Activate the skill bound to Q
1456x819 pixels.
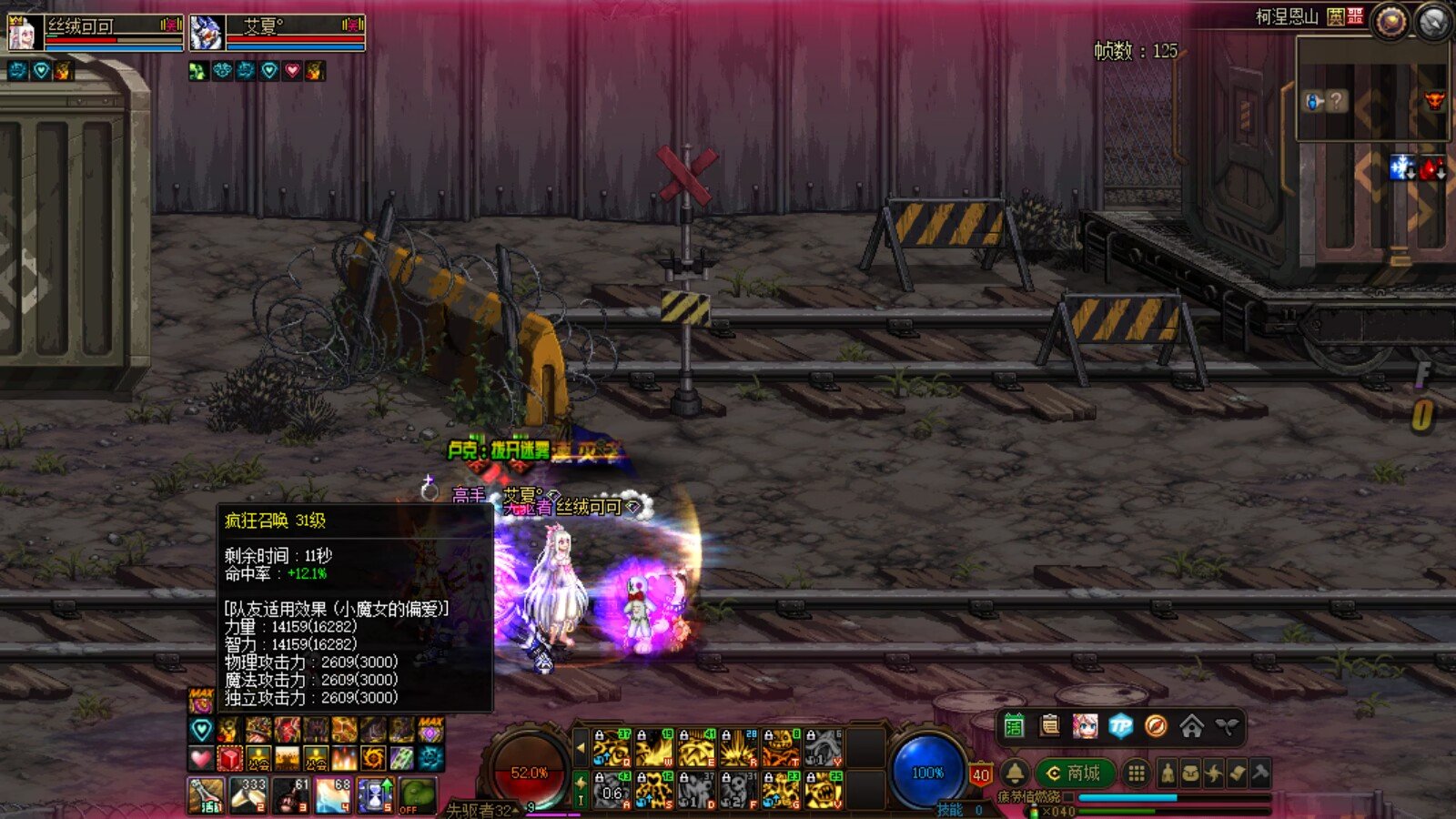click(x=612, y=748)
